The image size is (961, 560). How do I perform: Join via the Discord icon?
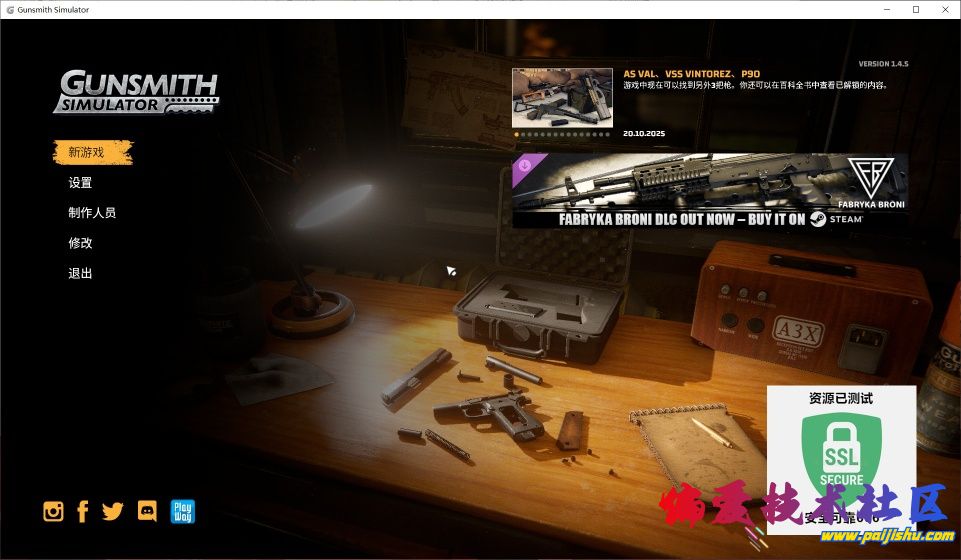tap(147, 512)
